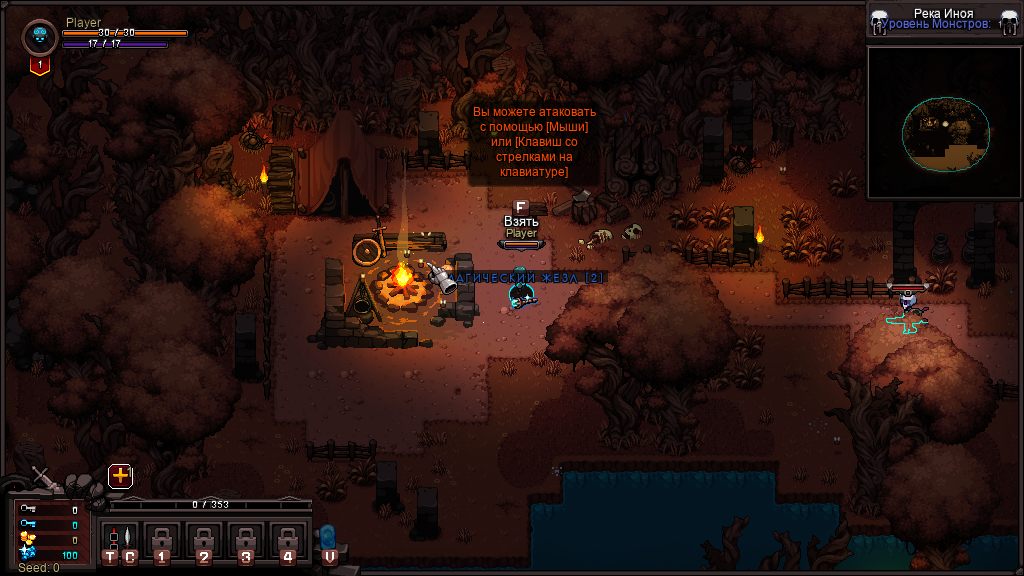Click the locked skill slot 2
The image size is (1024, 576).
pyautogui.click(x=204, y=543)
